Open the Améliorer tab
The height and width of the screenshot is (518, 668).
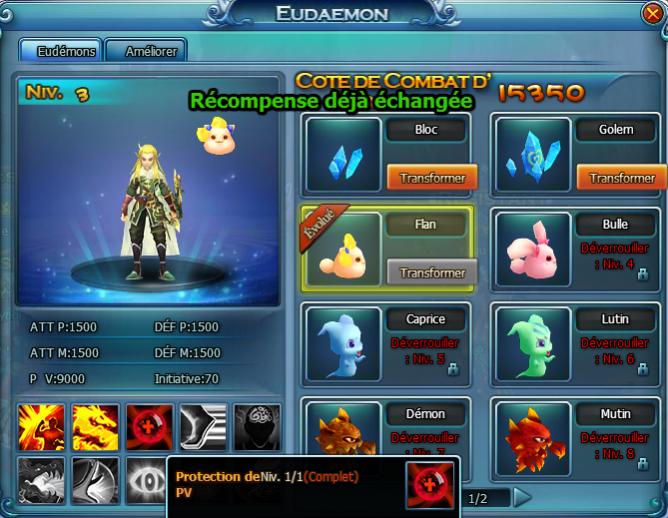[144, 51]
